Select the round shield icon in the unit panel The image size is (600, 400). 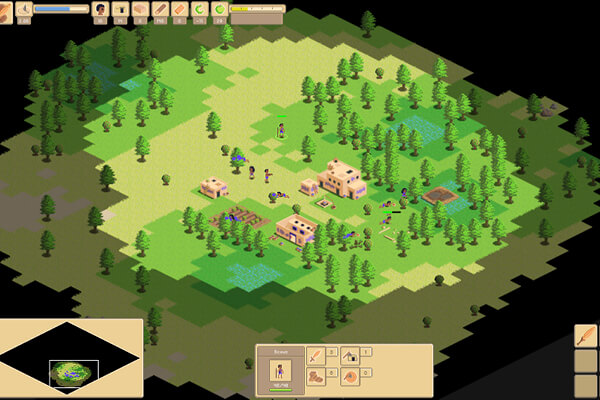click(350, 377)
